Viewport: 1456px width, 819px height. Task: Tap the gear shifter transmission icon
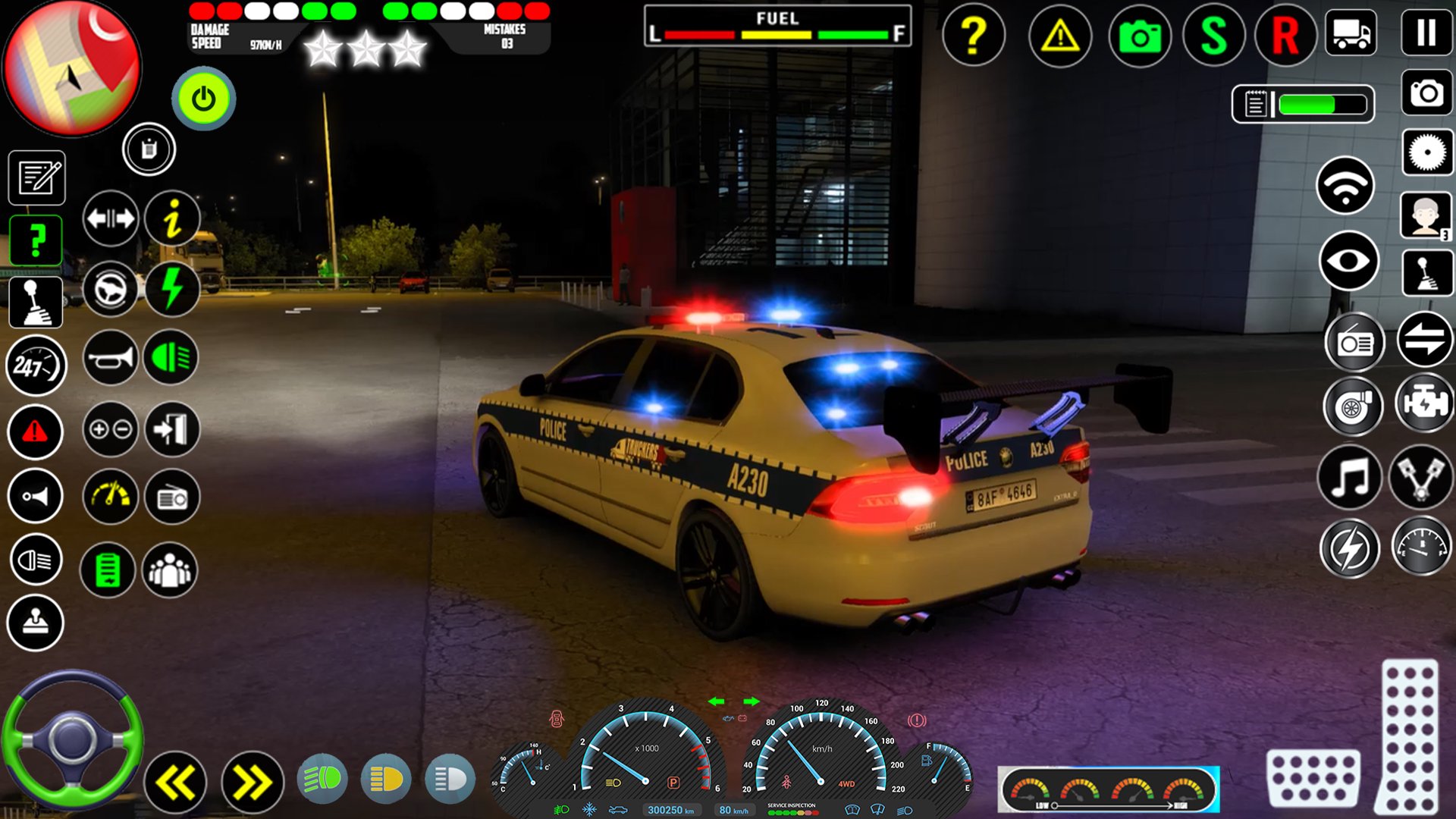(x=35, y=301)
